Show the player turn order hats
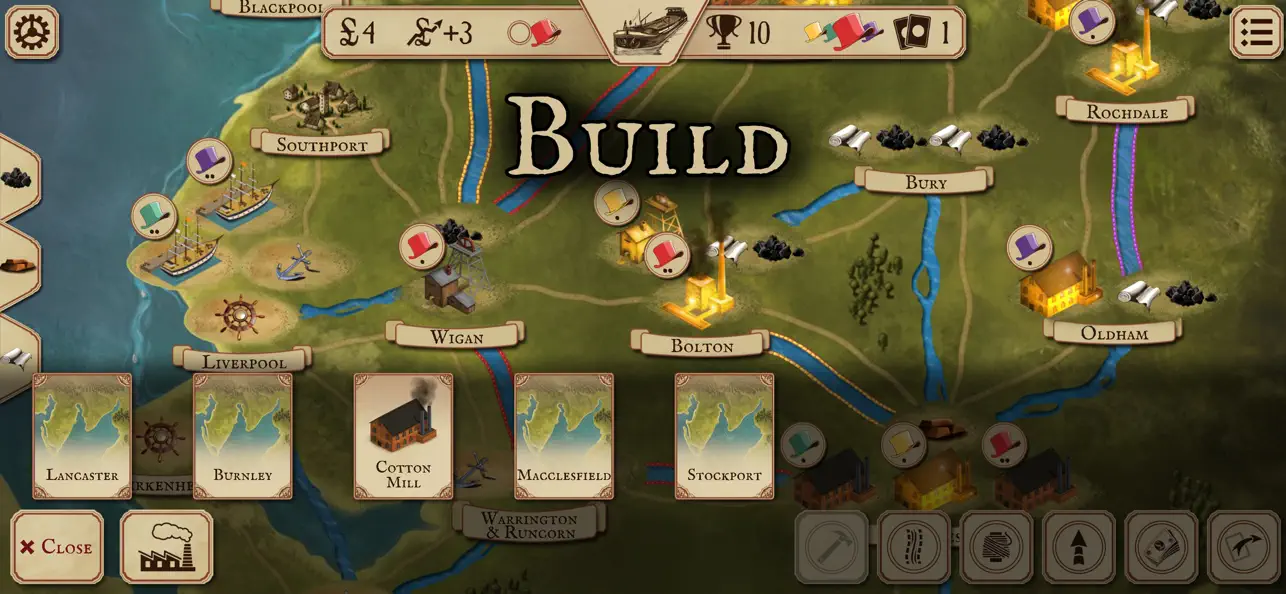 tap(843, 32)
